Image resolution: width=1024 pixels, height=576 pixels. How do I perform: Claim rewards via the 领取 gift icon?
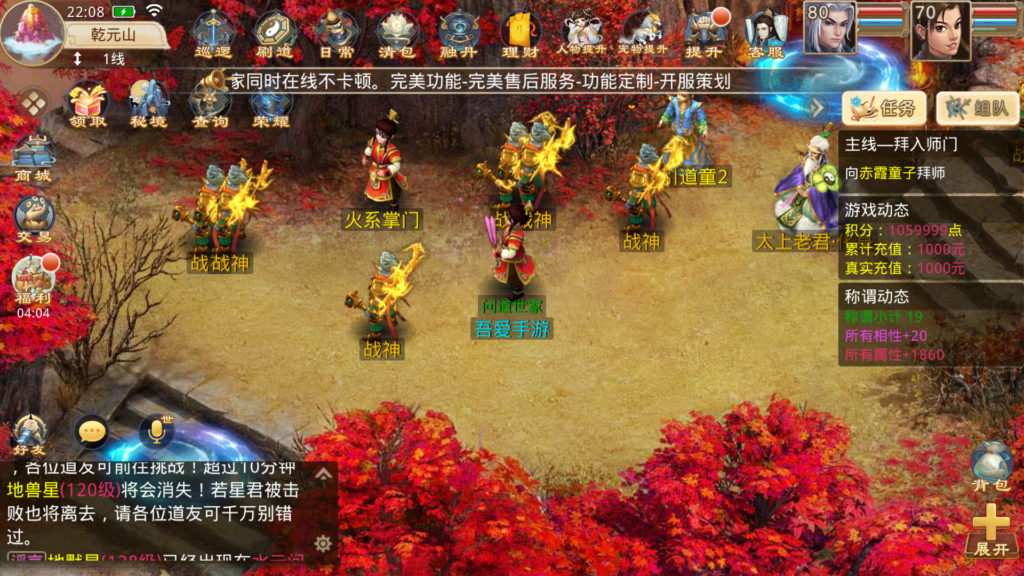88,105
